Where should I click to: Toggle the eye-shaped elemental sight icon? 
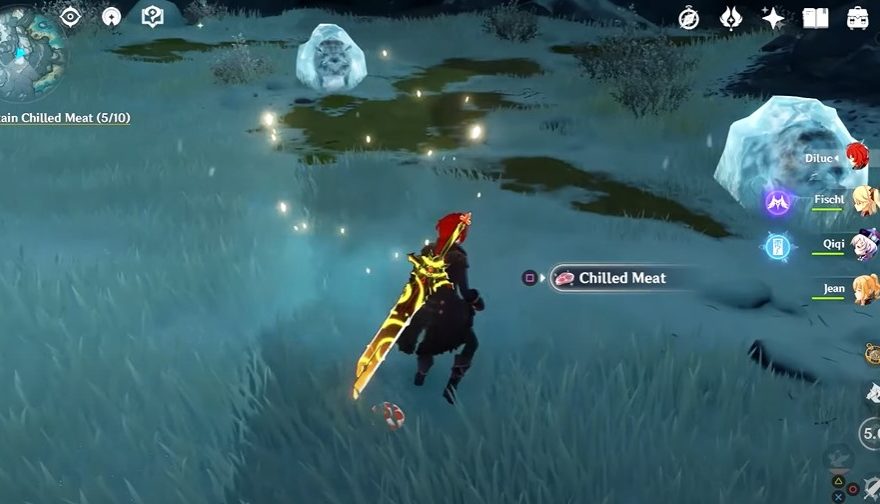[x=70, y=16]
